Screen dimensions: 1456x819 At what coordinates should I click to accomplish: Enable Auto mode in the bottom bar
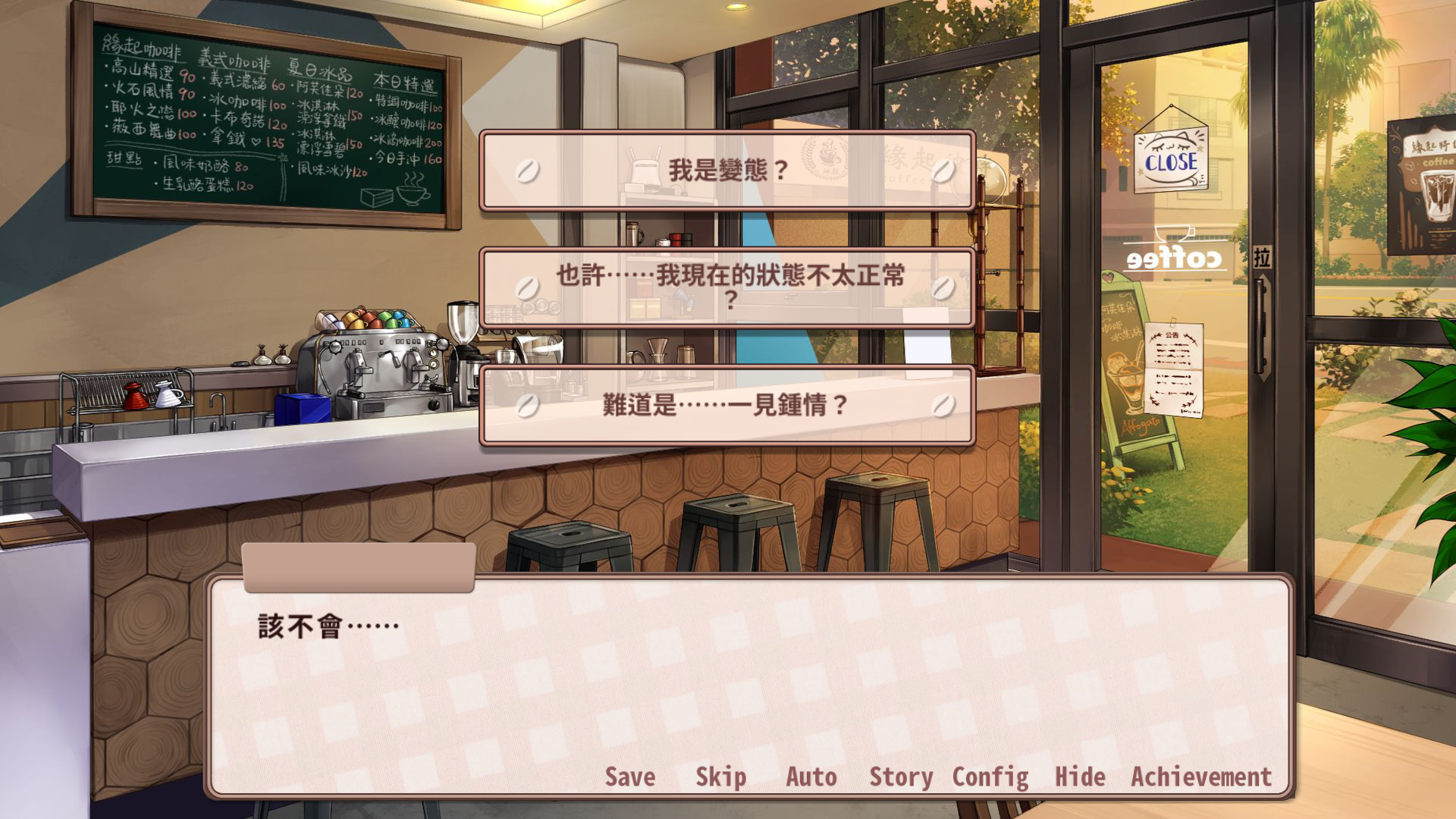point(811,777)
